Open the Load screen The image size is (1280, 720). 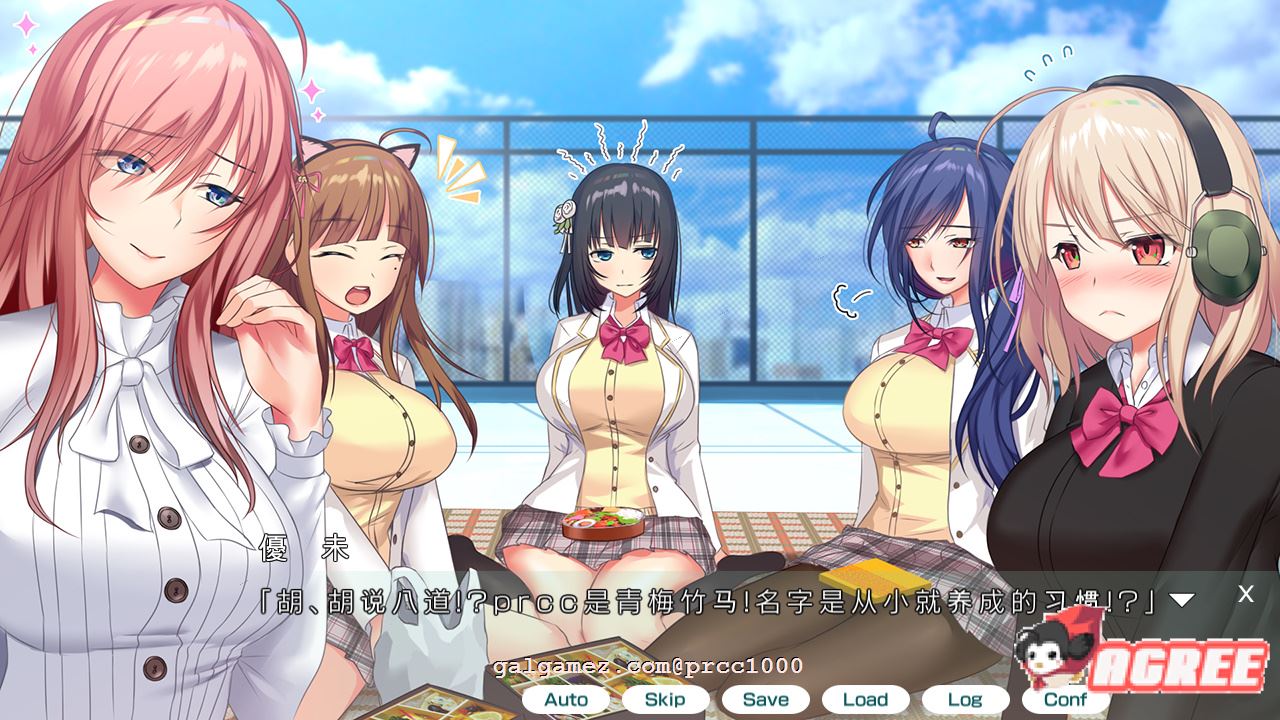click(866, 699)
